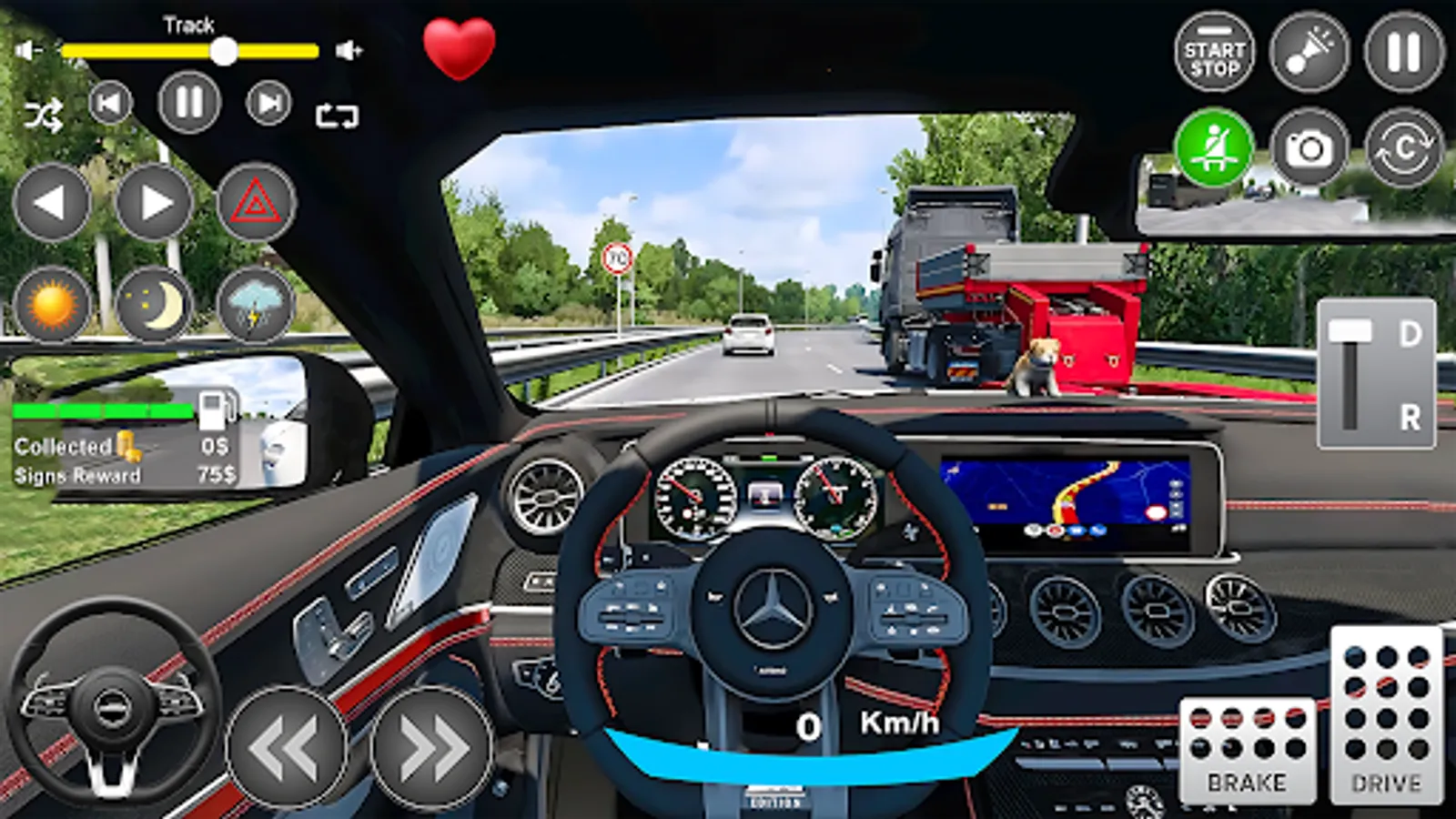This screenshot has height=819, width=1456.
Task: Shift gear lever to R
Action: tap(1409, 415)
